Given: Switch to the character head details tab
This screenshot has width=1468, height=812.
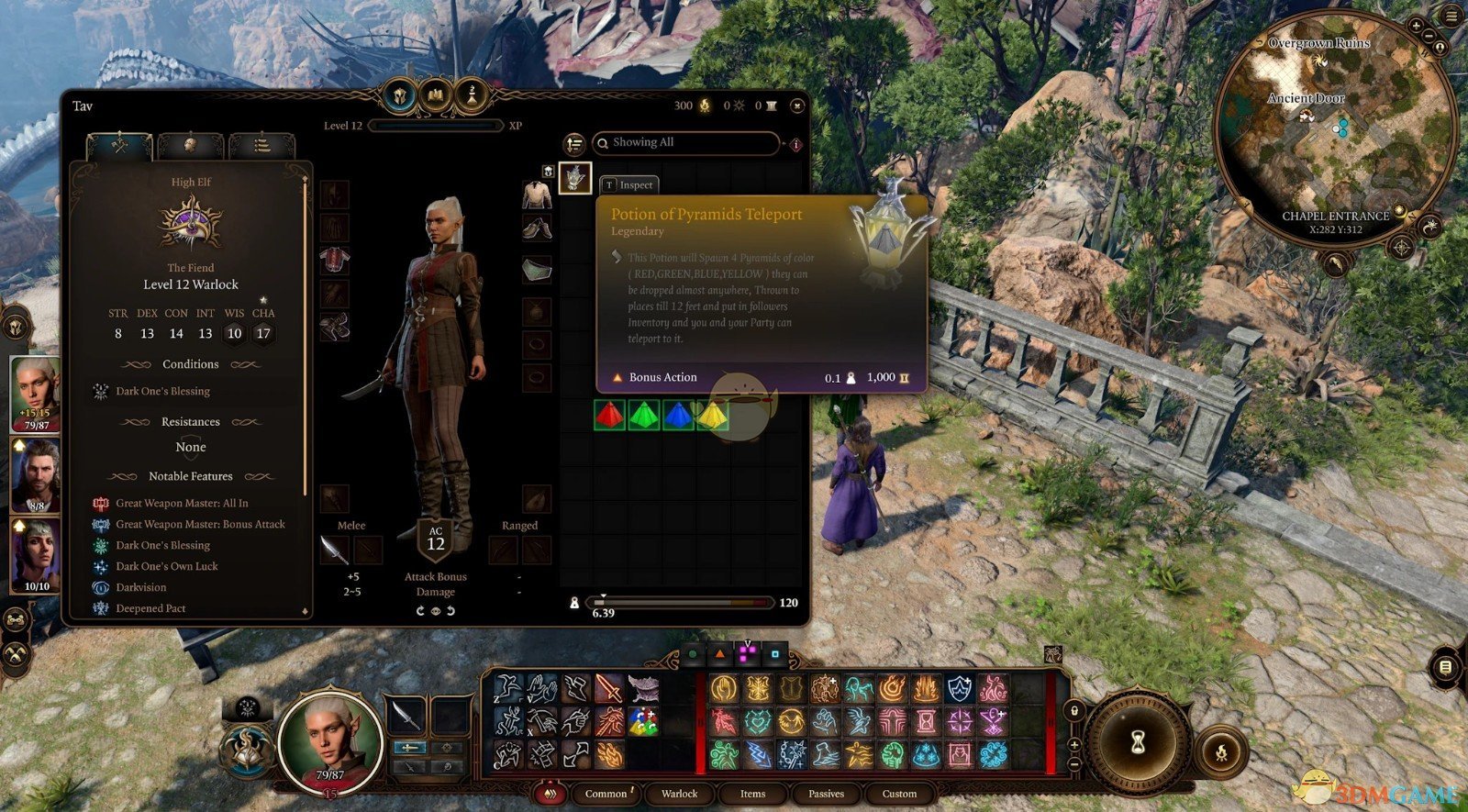Looking at the screenshot, I should coord(190,145).
